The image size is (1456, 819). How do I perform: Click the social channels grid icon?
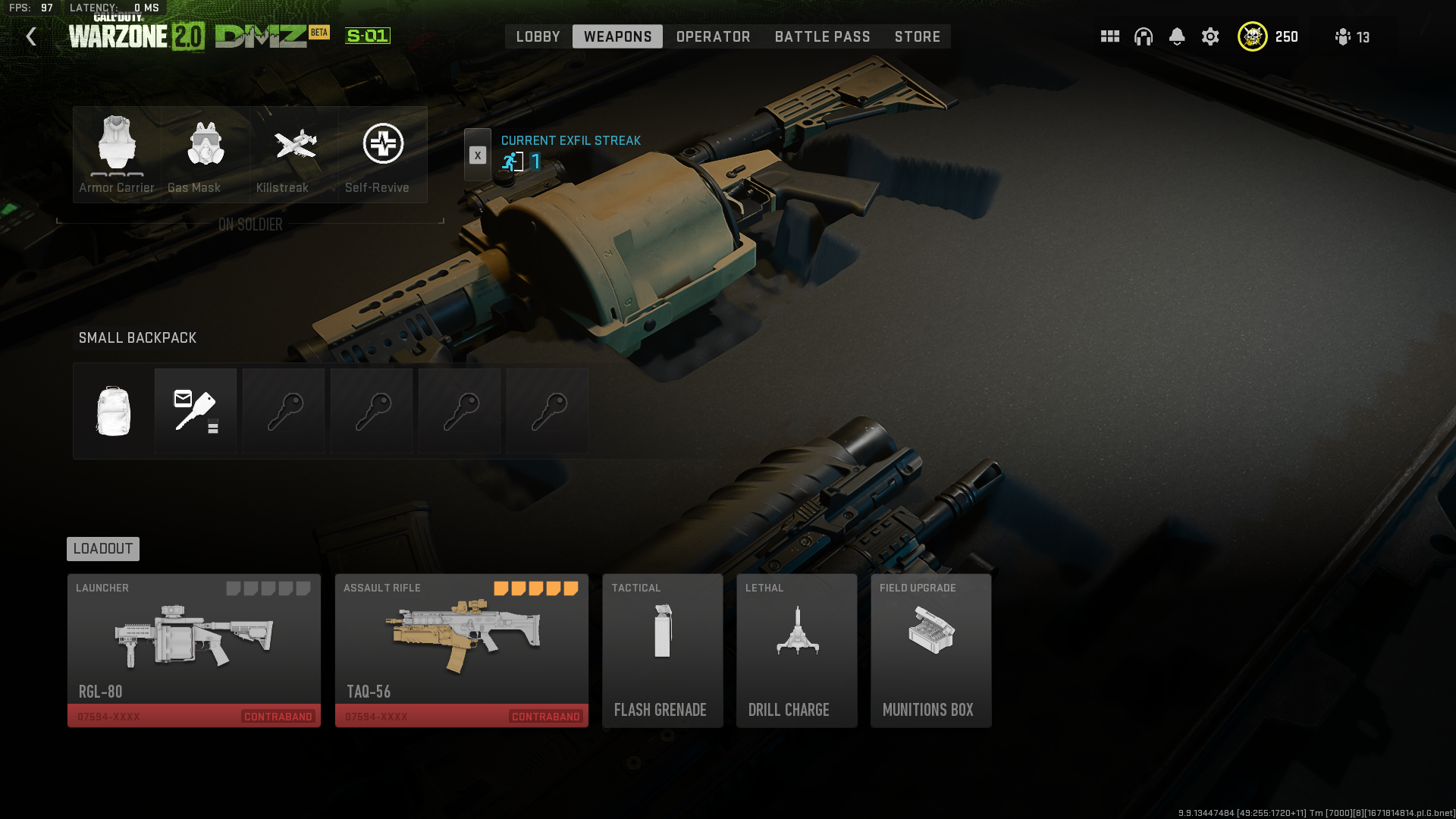point(1109,36)
